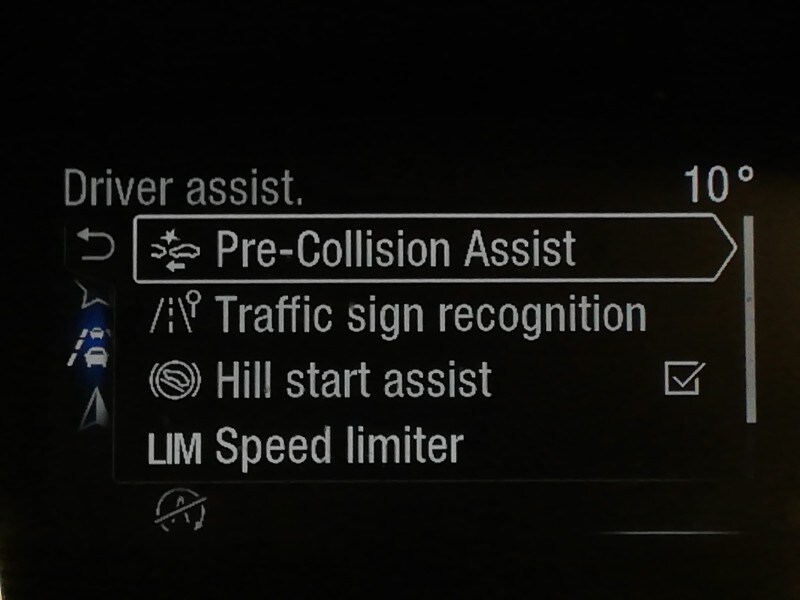Toggle the Hill start assist checkbox
800x600 pixels.
(x=685, y=379)
